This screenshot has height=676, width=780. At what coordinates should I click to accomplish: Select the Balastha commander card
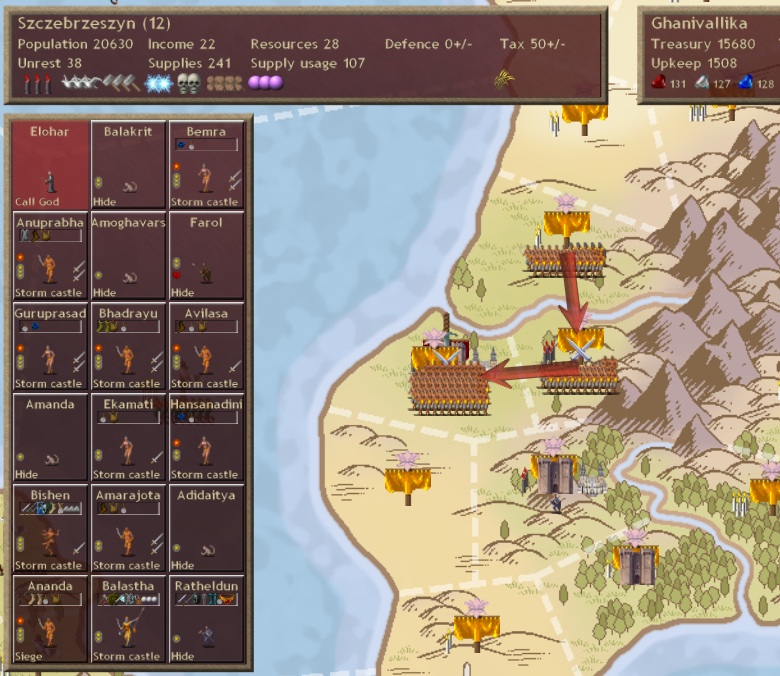[128, 620]
